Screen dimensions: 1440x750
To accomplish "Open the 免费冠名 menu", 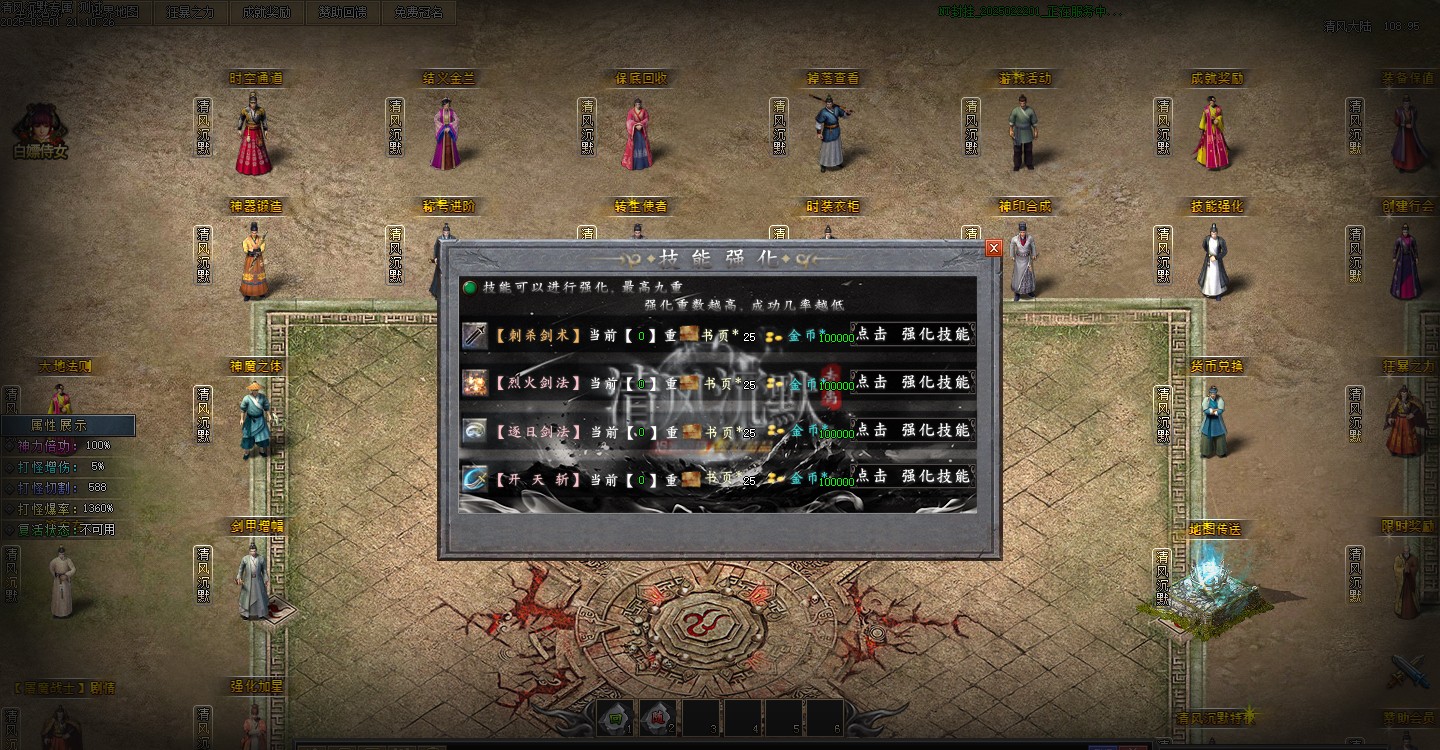I will pos(419,13).
